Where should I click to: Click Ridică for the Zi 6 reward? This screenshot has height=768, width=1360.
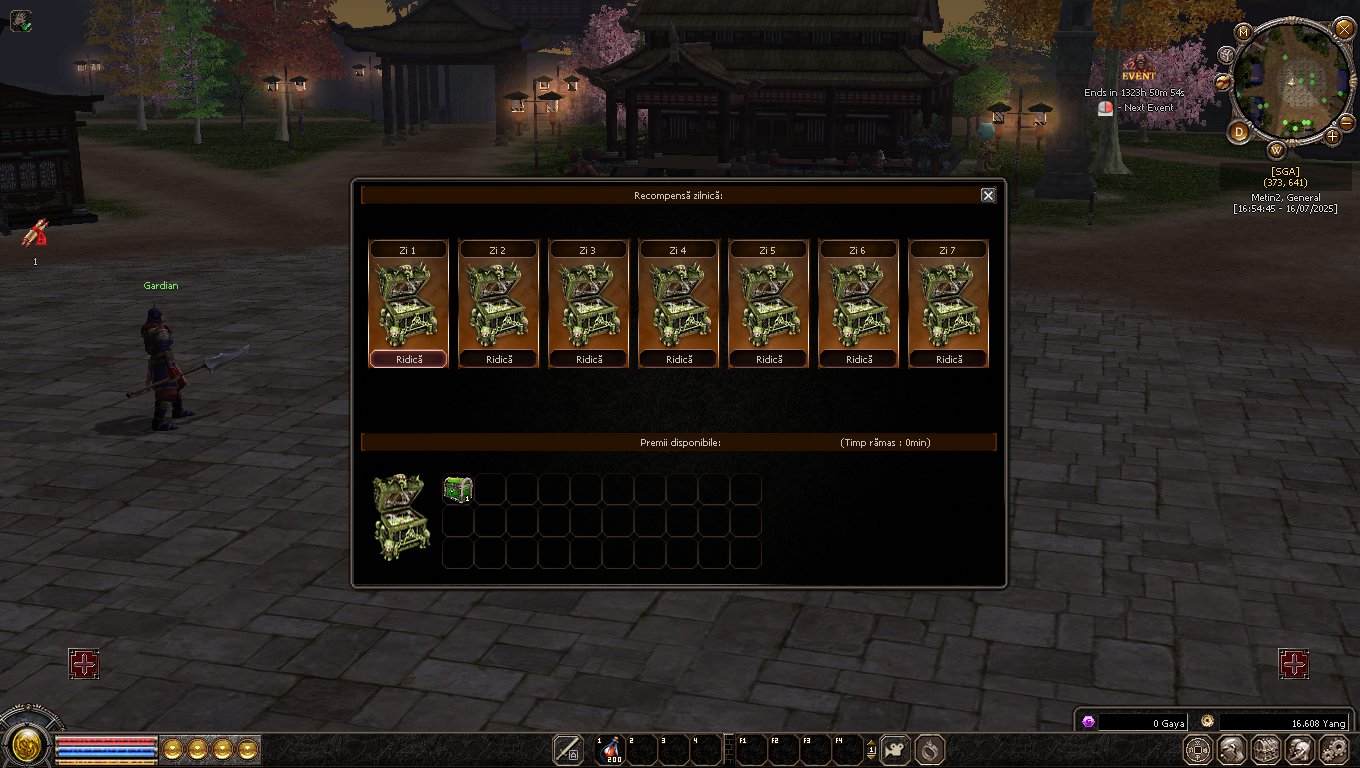[x=858, y=359]
